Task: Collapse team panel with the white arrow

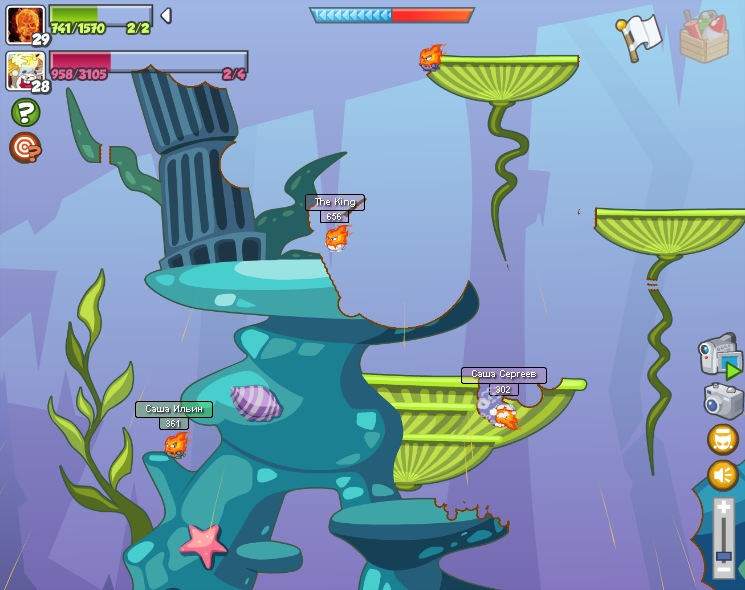Action: (x=166, y=15)
